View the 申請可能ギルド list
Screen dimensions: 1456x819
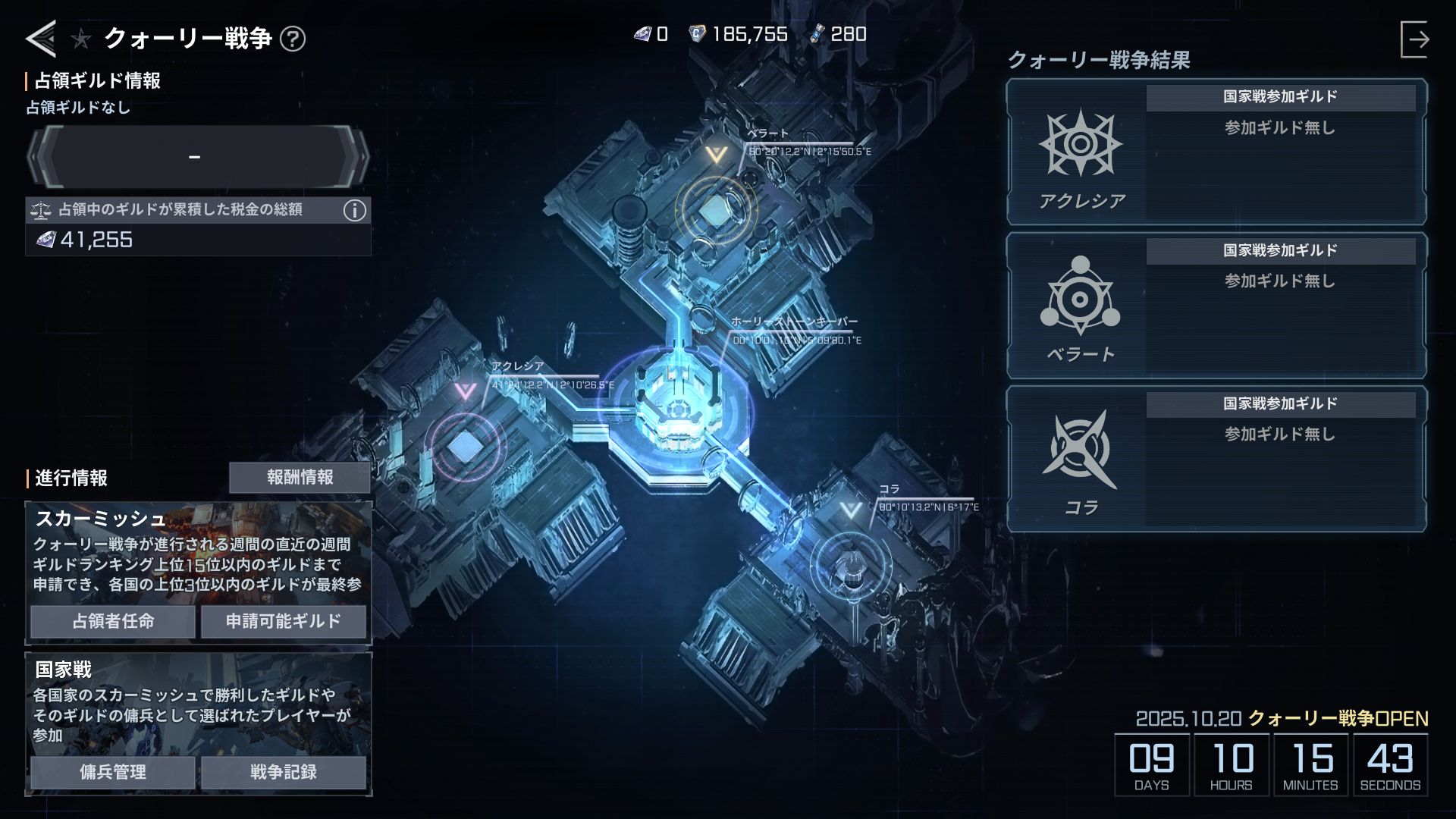[x=283, y=621]
